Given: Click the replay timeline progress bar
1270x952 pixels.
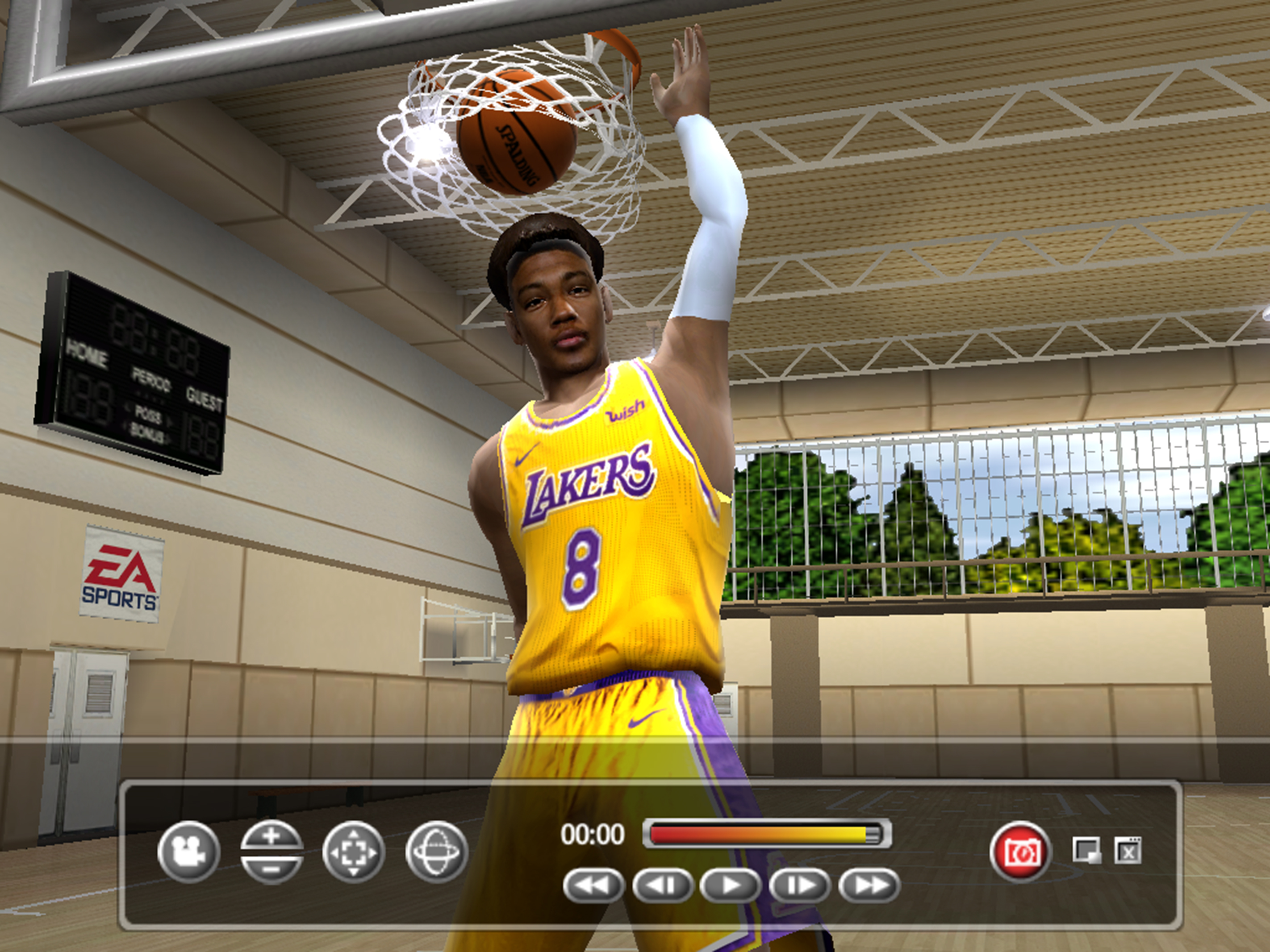Looking at the screenshot, I should (766, 834).
